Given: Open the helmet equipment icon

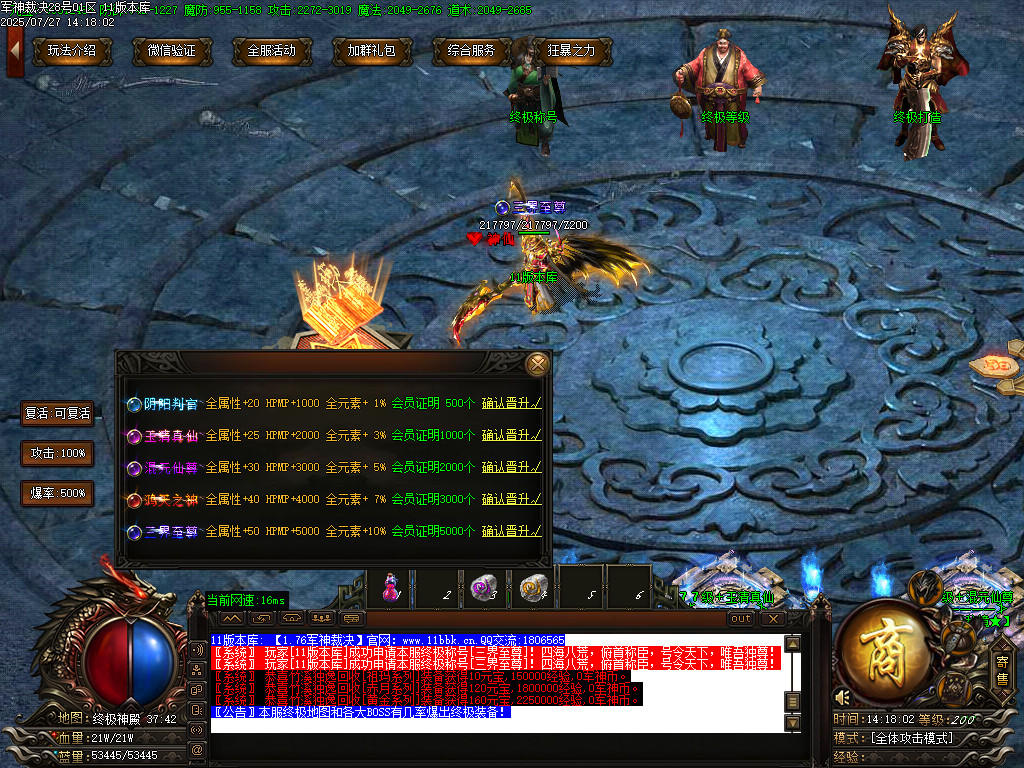Looking at the screenshot, I should point(926,586).
